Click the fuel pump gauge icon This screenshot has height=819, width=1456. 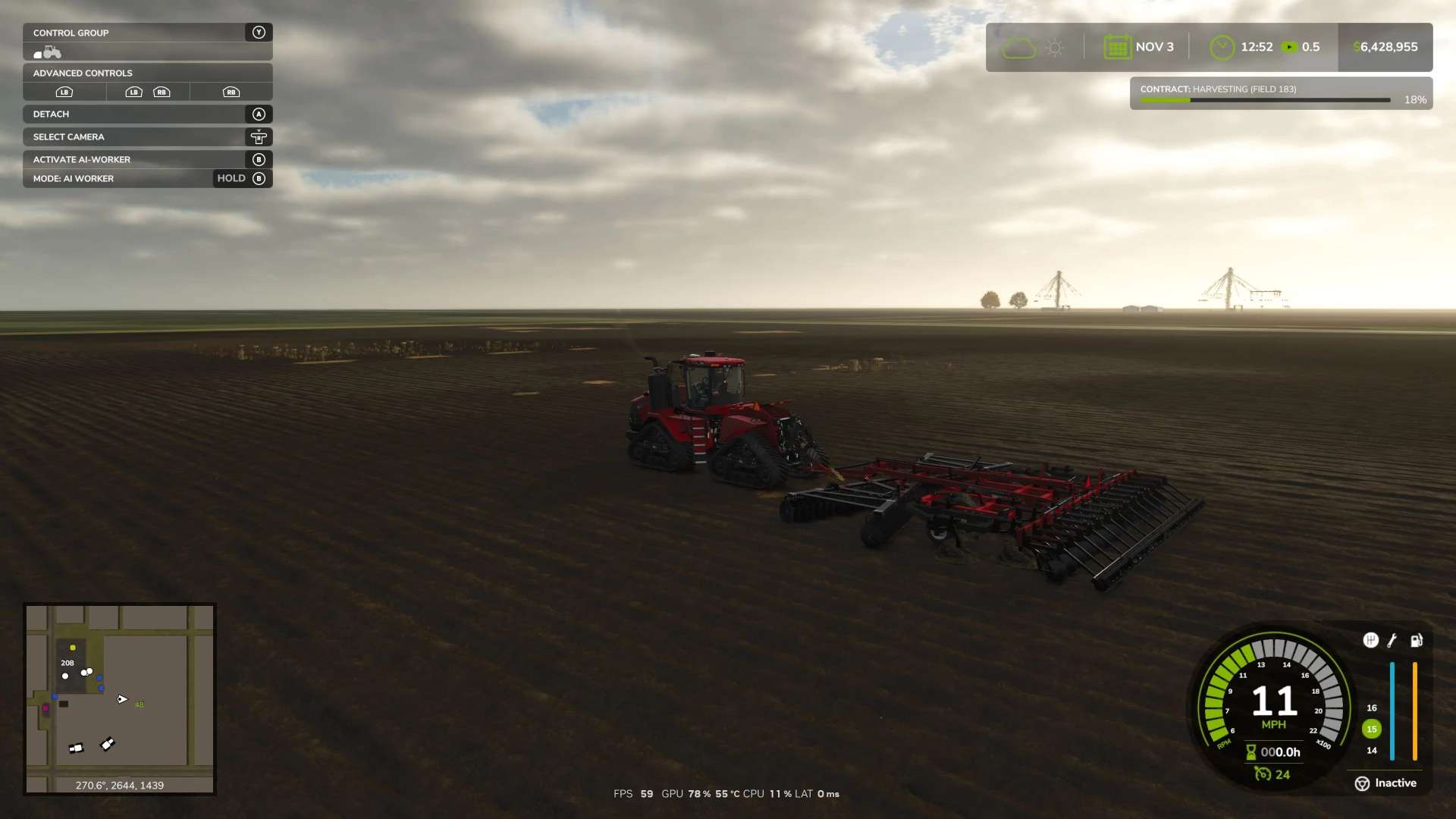(1416, 641)
